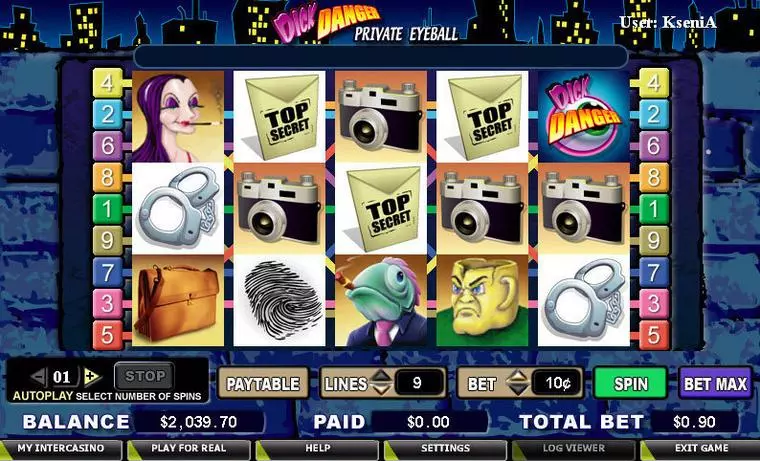Select payline 8 on the left side
Viewport: 760px width, 461px height.
pyautogui.click(x=107, y=178)
